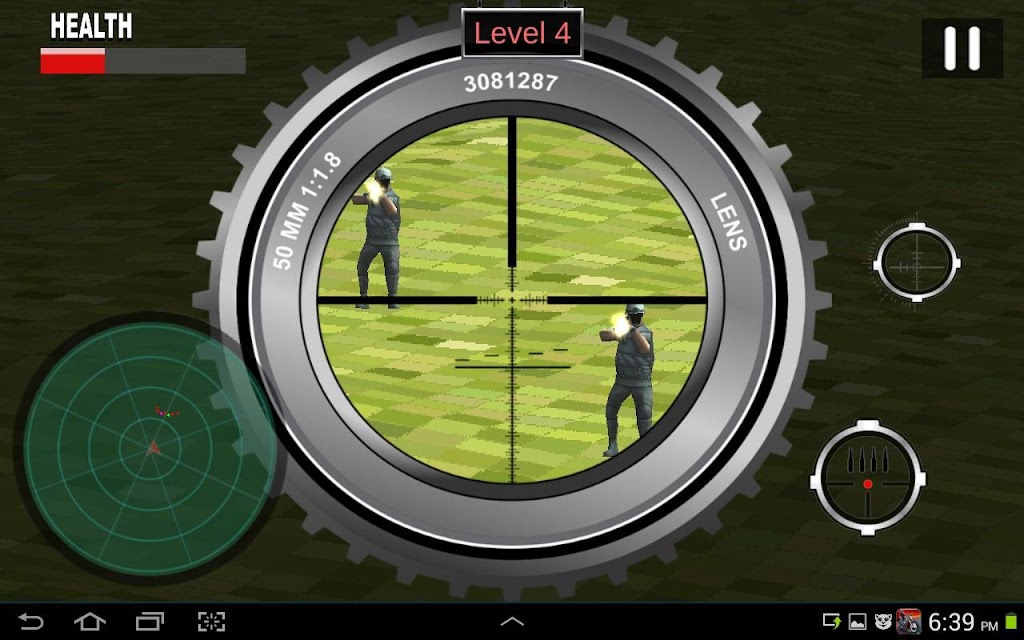Show recent apps
1024x640 pixels.
click(x=150, y=622)
